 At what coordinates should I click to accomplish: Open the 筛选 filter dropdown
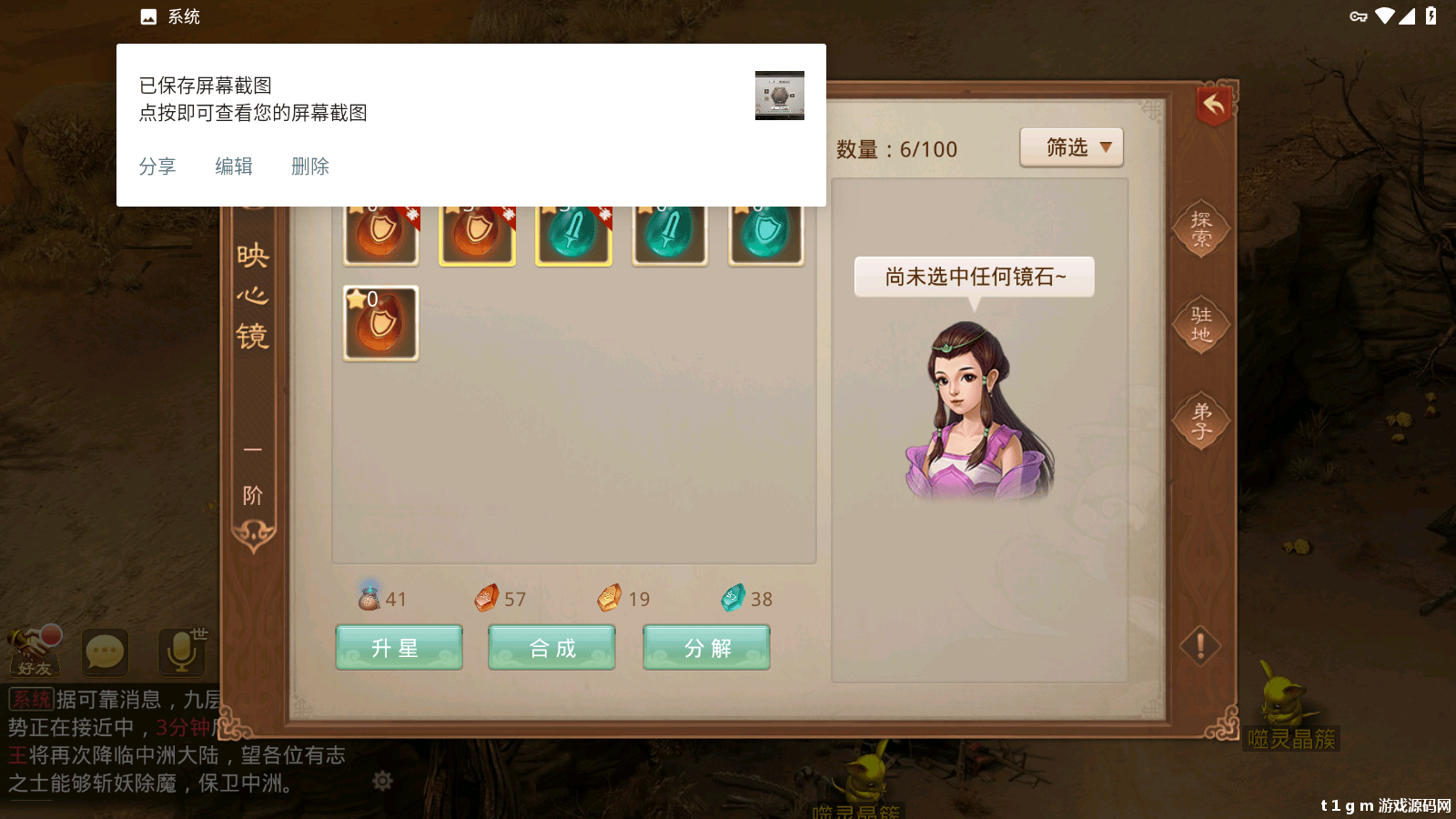[x=1072, y=147]
